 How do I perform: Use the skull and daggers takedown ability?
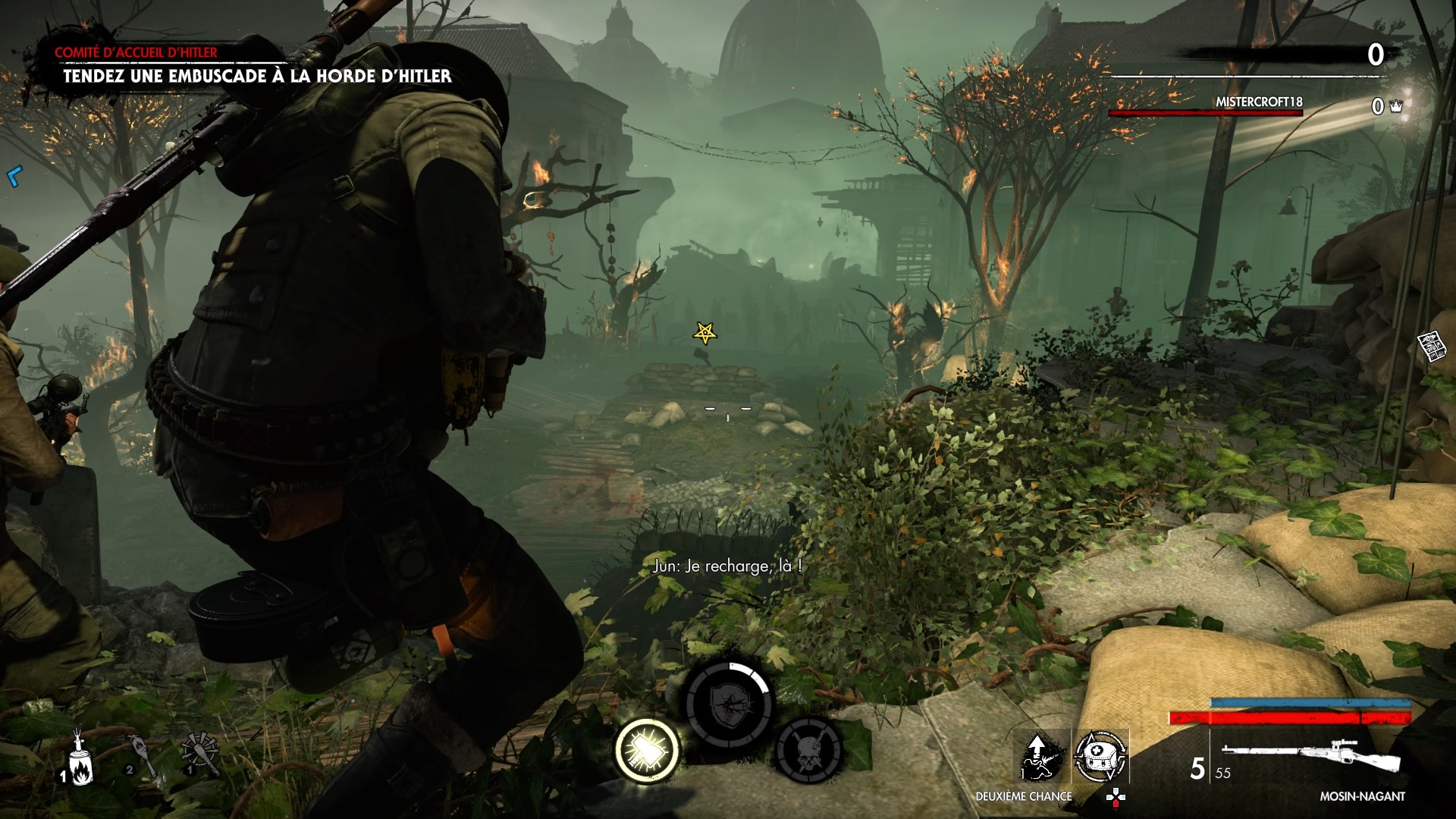[808, 750]
